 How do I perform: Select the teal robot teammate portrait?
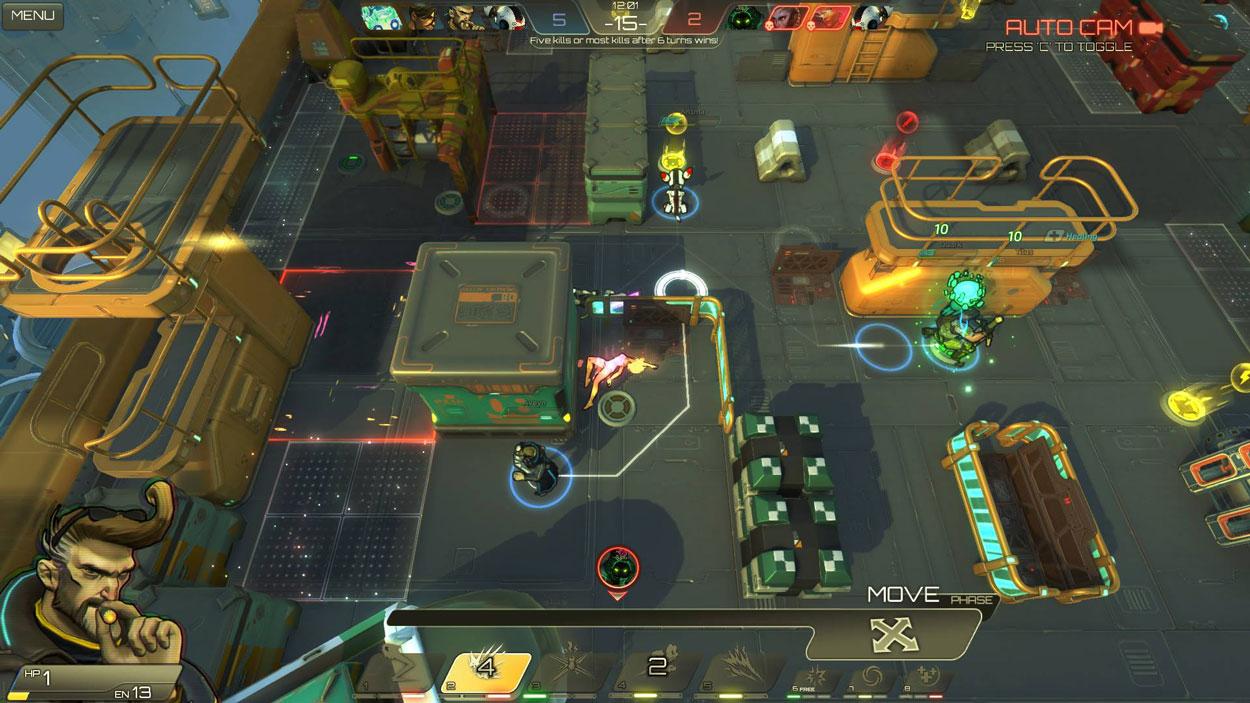point(381,17)
